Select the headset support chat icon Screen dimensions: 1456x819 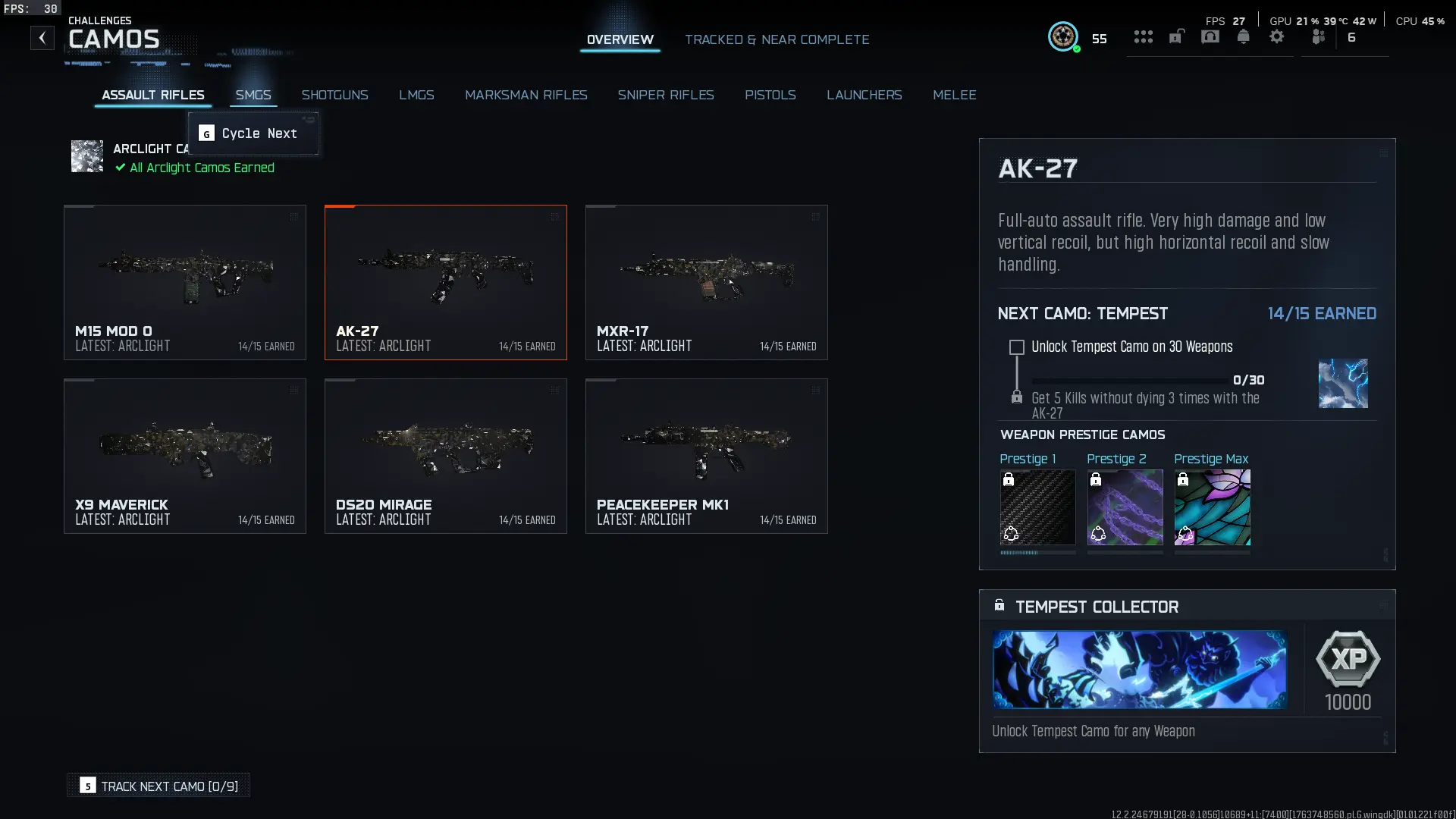pyautogui.click(x=1210, y=36)
